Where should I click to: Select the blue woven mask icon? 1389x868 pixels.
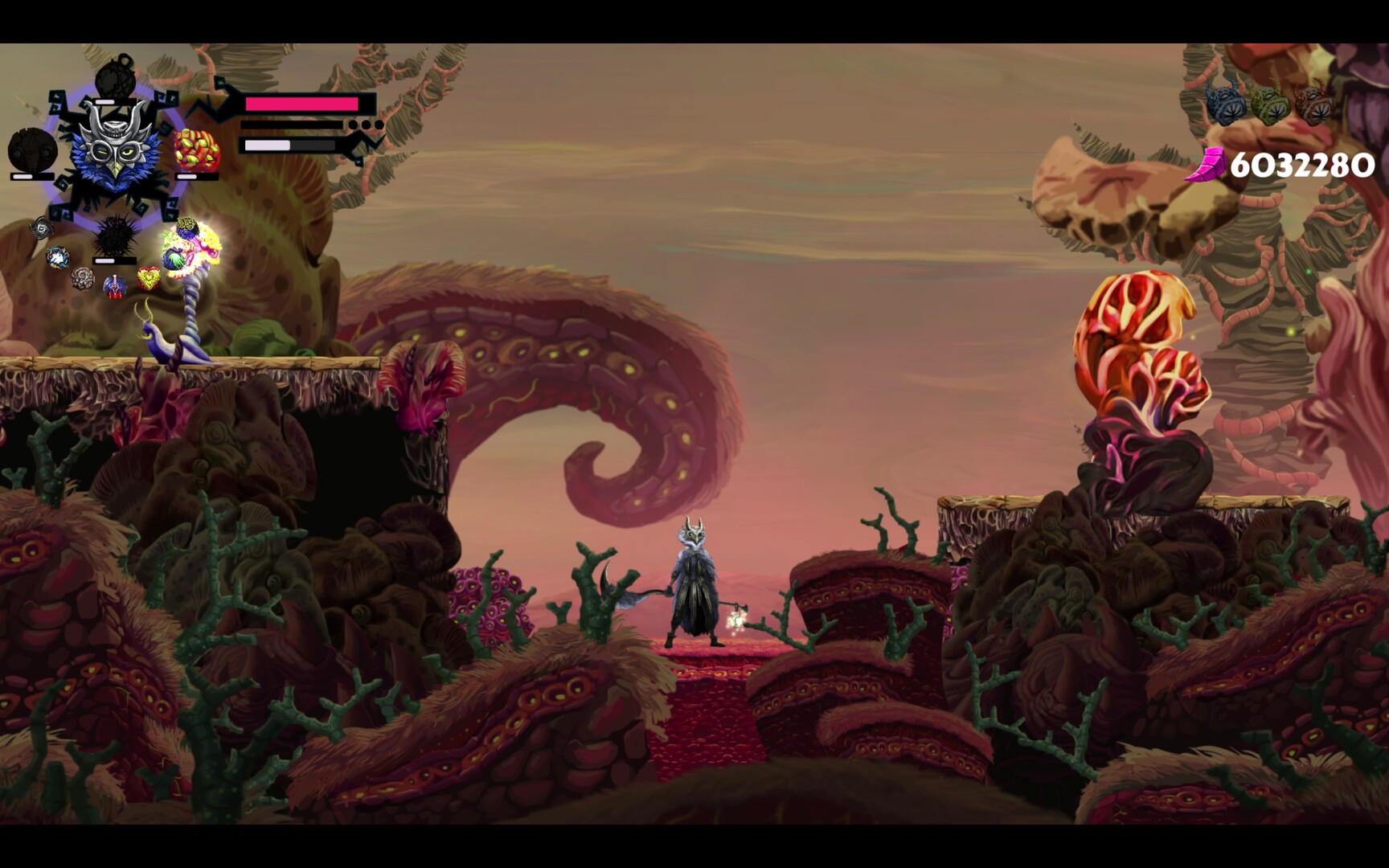point(1225,106)
